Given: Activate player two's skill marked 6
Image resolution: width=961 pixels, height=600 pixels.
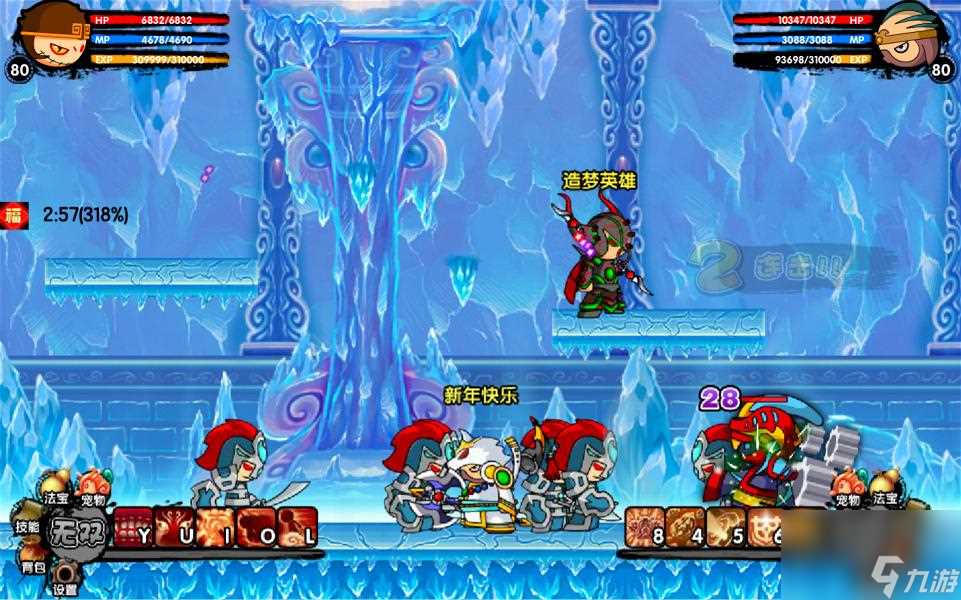Looking at the screenshot, I should [765, 528].
